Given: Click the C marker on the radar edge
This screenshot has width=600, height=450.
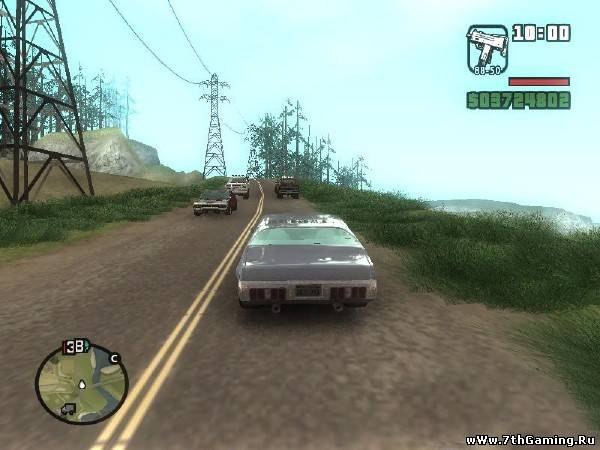Looking at the screenshot, I should (x=115, y=357).
